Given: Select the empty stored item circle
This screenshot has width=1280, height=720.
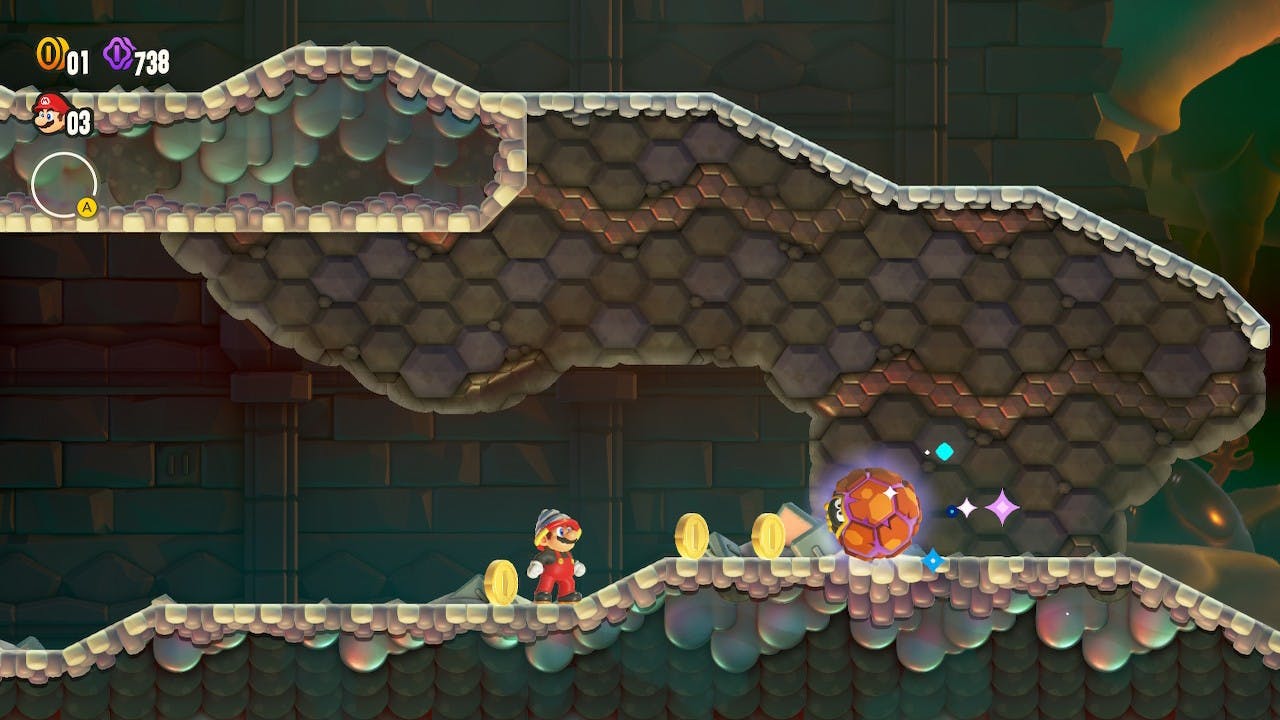Looking at the screenshot, I should [63, 184].
